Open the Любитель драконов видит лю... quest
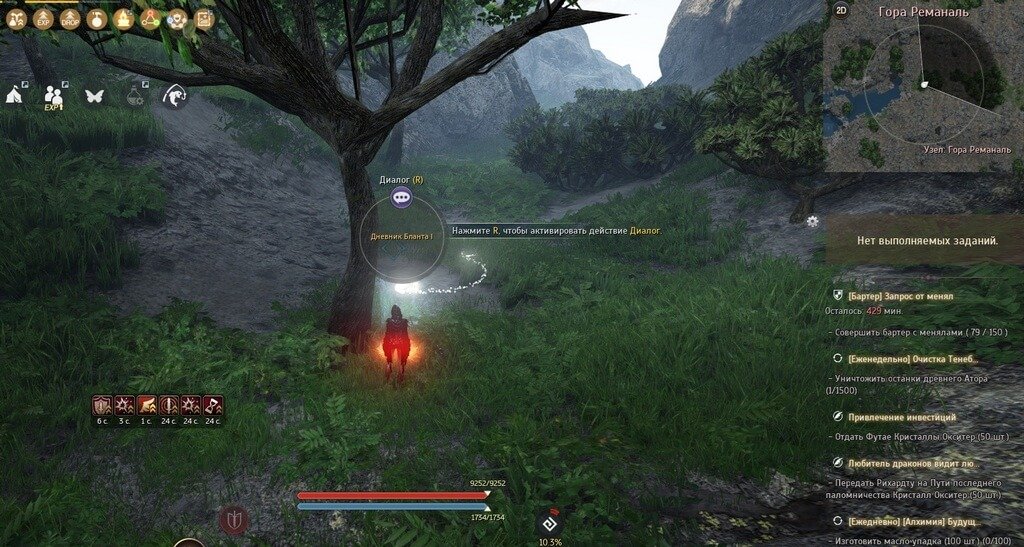 [911, 462]
